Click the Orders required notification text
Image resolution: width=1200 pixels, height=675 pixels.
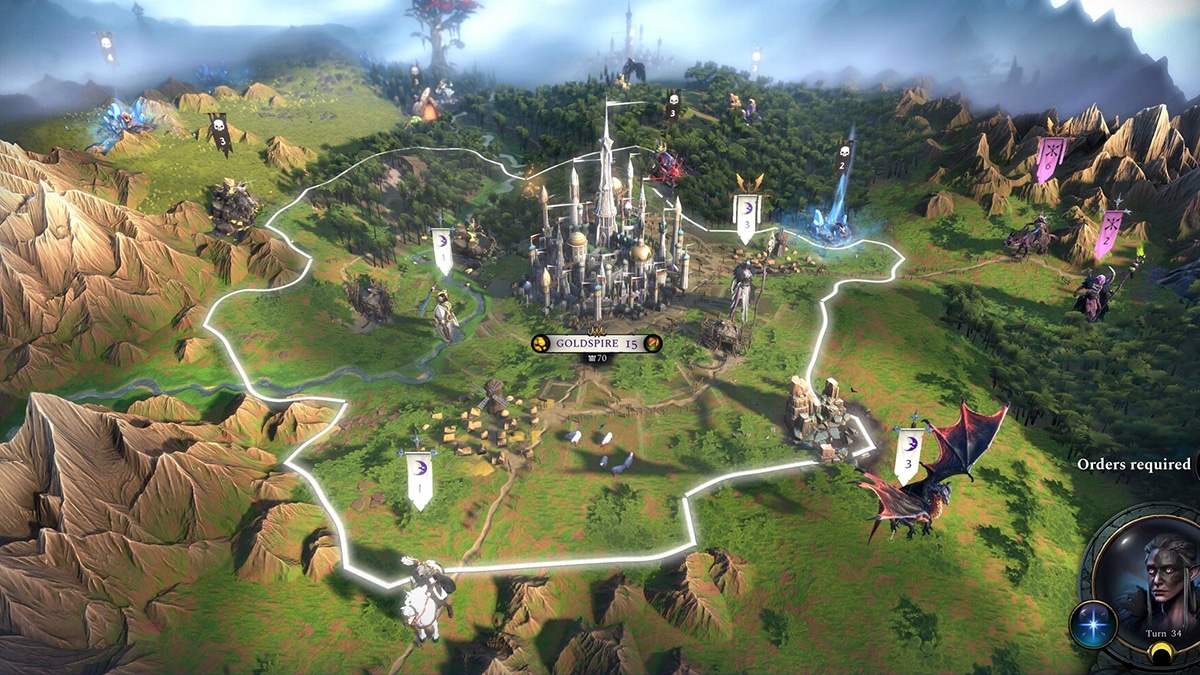[x=1133, y=464]
